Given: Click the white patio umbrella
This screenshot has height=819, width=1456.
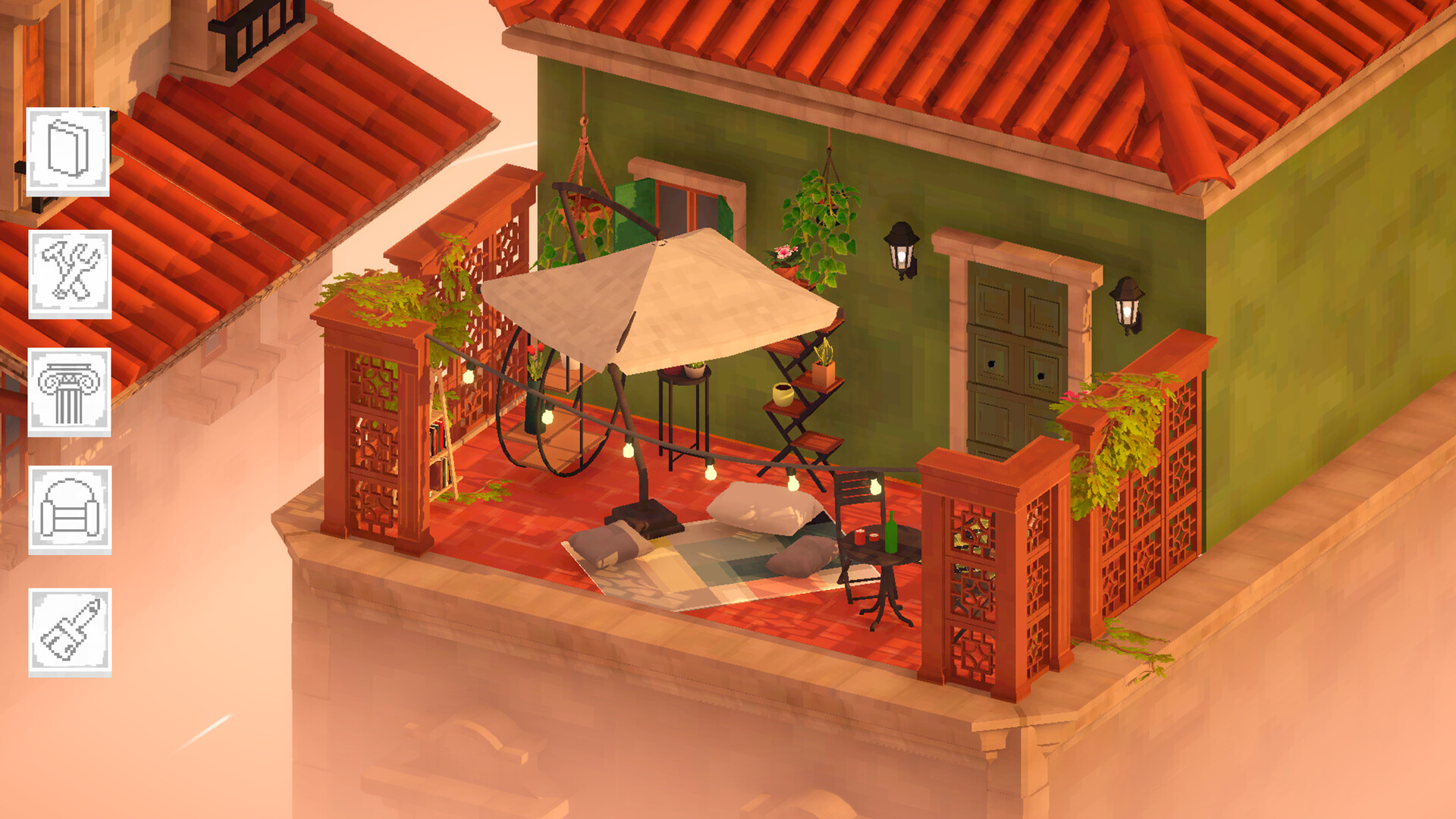Looking at the screenshot, I should point(667,303).
